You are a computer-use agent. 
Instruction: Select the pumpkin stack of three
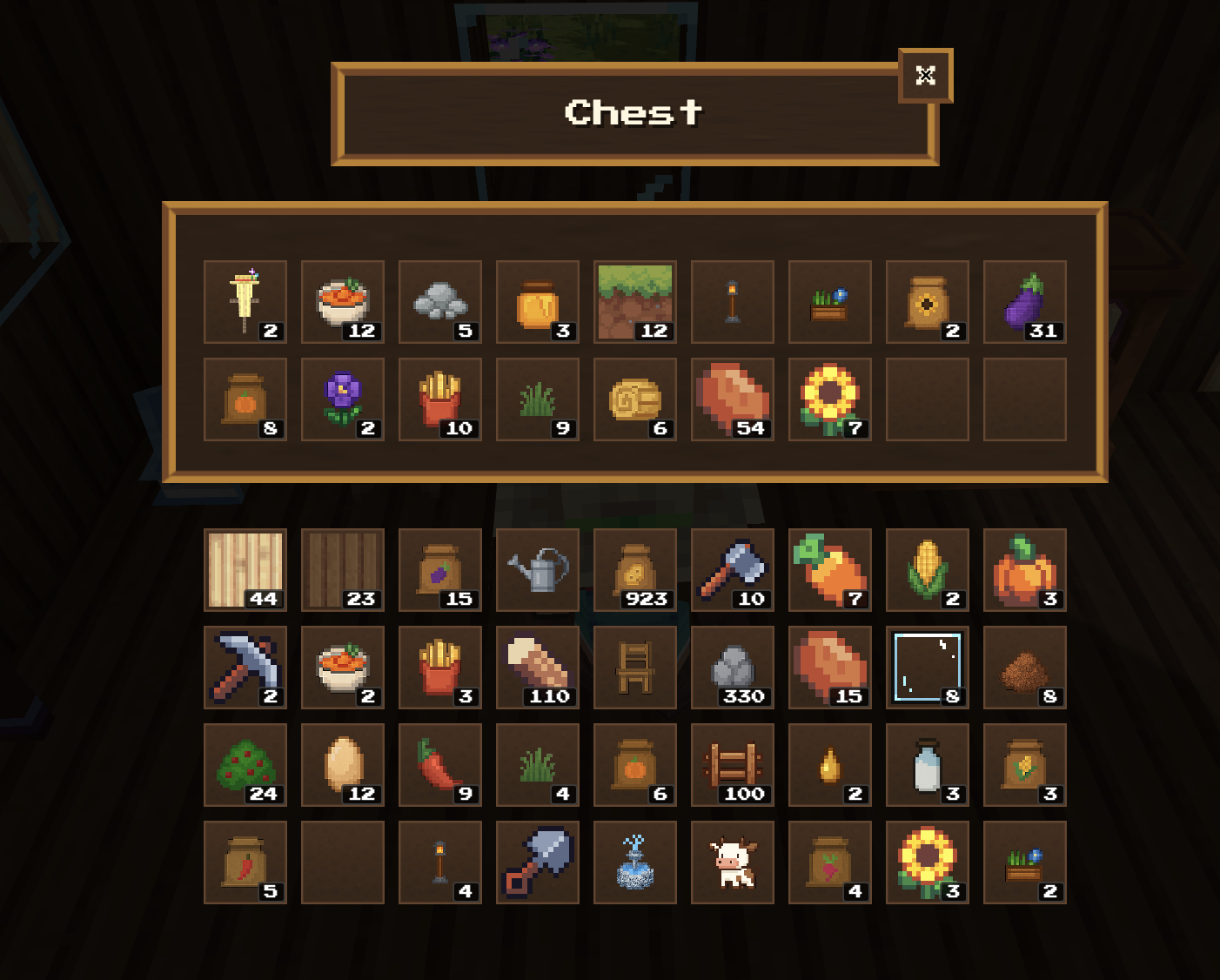coord(1024,570)
